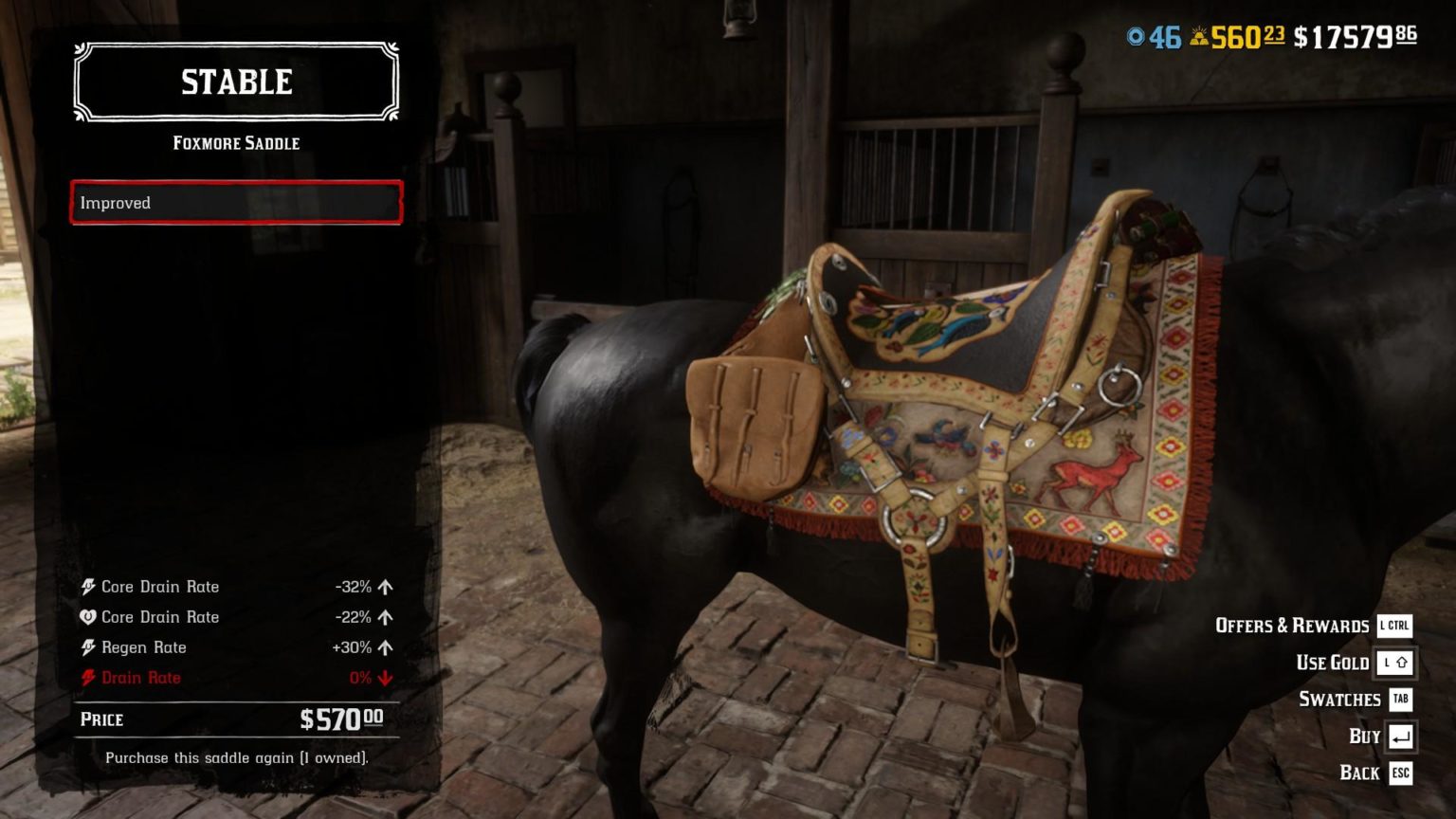The image size is (1456, 819).
Task: Click the heart icon beside Core Drain Rate
Action: coord(88,617)
